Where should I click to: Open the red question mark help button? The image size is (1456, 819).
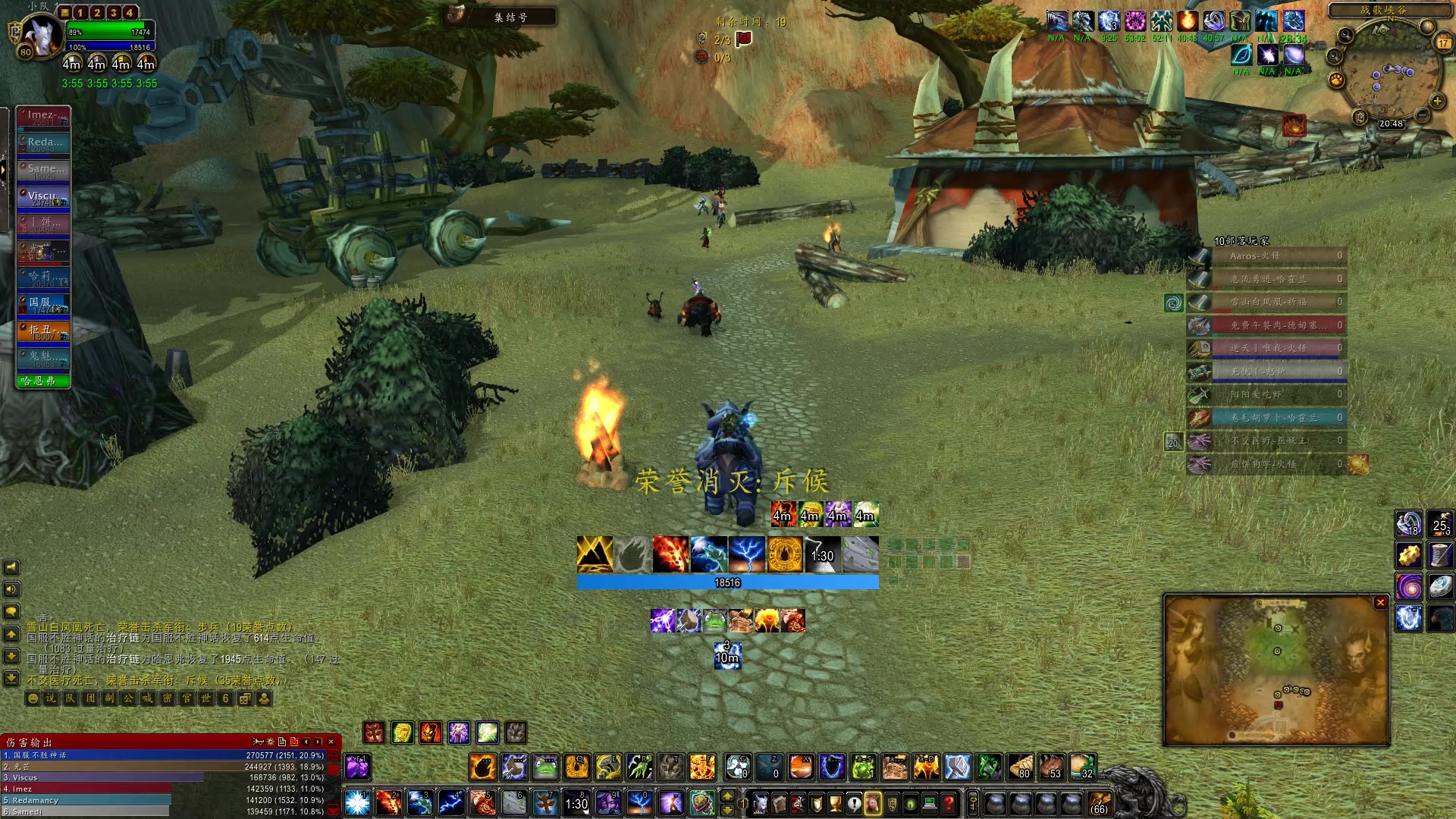click(949, 803)
